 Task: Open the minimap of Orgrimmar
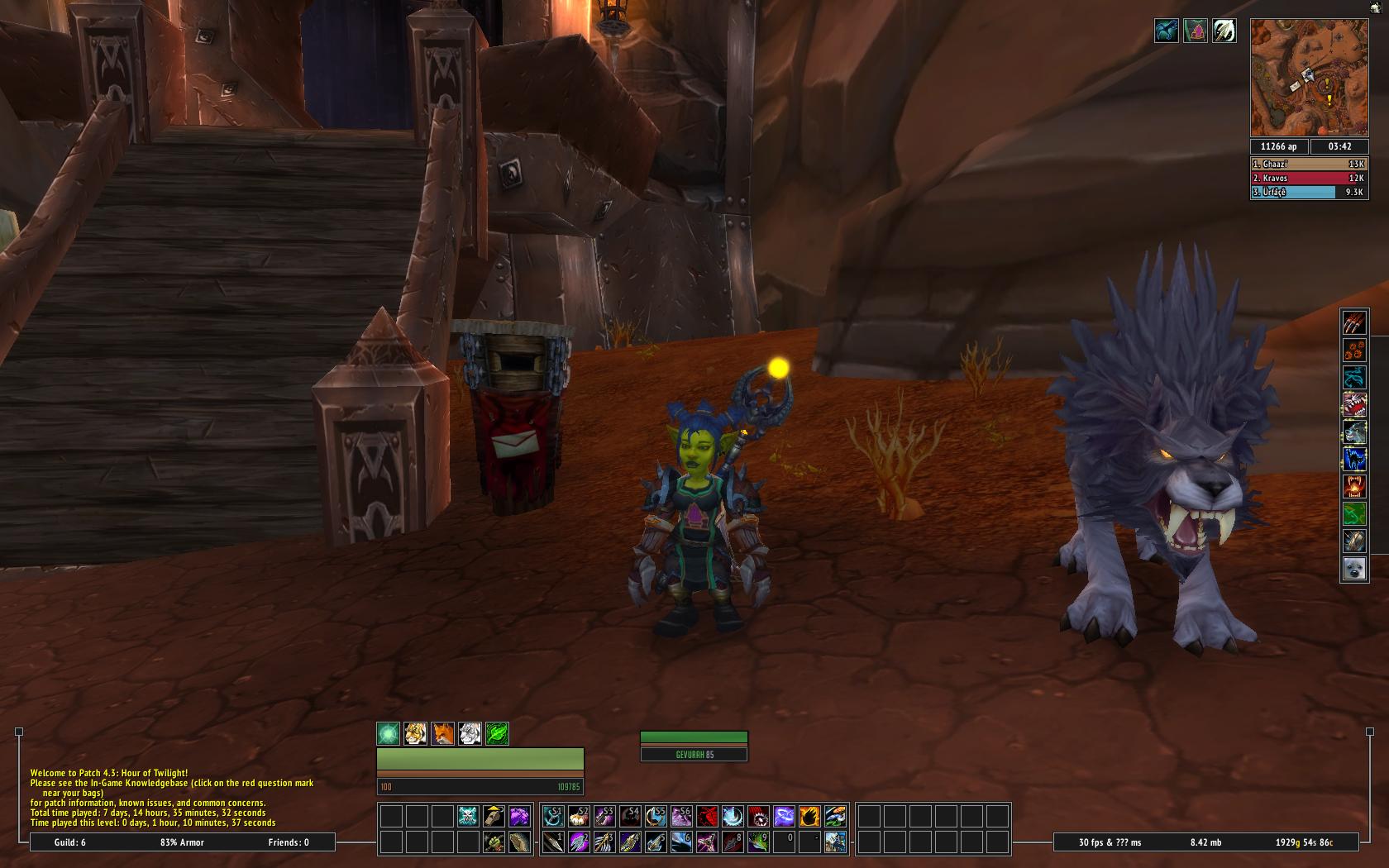pos(1309,78)
